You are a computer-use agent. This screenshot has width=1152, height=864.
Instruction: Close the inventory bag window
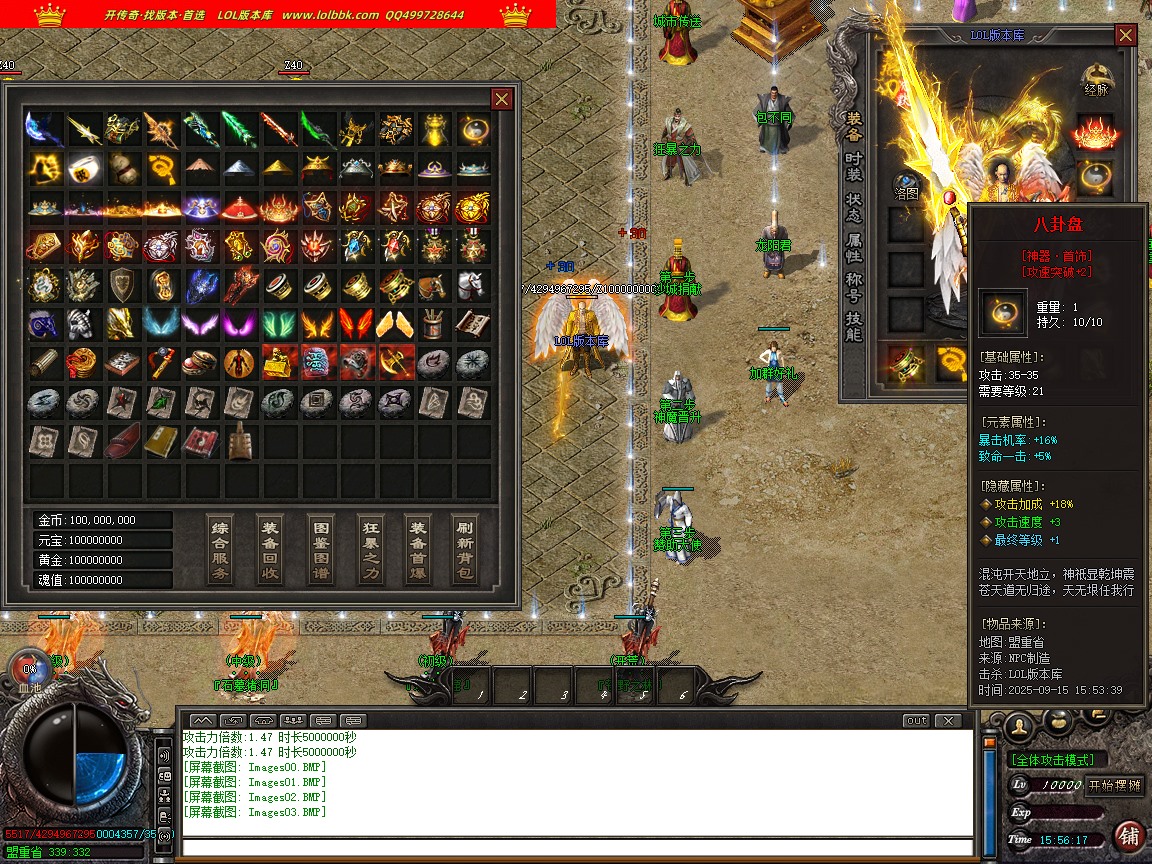[502, 99]
